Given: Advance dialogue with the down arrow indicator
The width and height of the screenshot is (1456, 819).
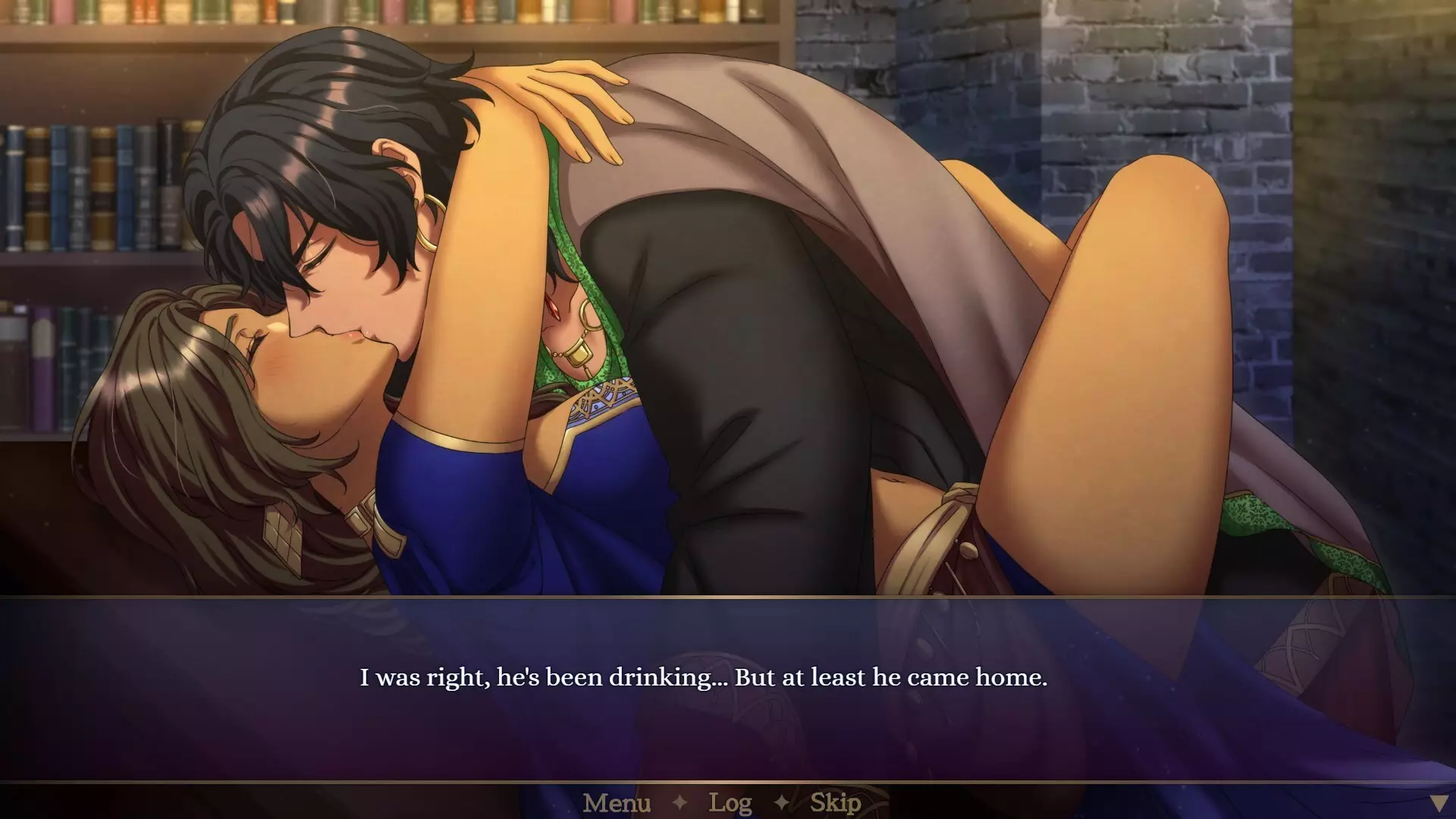Looking at the screenshot, I should coord(1438,803).
